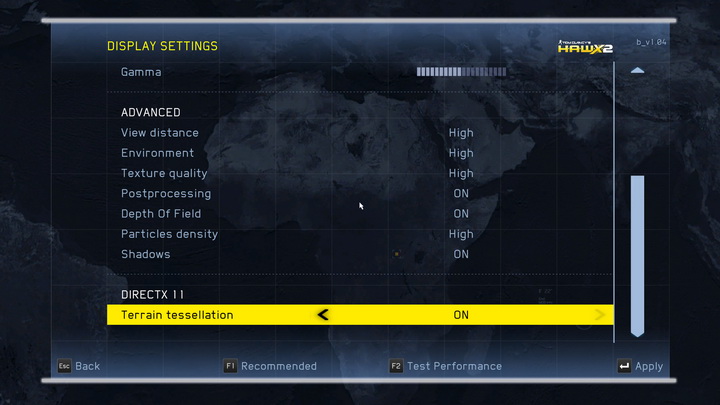Click the scrollbar up arrow
The height and width of the screenshot is (405, 720).
pyautogui.click(x=637, y=71)
